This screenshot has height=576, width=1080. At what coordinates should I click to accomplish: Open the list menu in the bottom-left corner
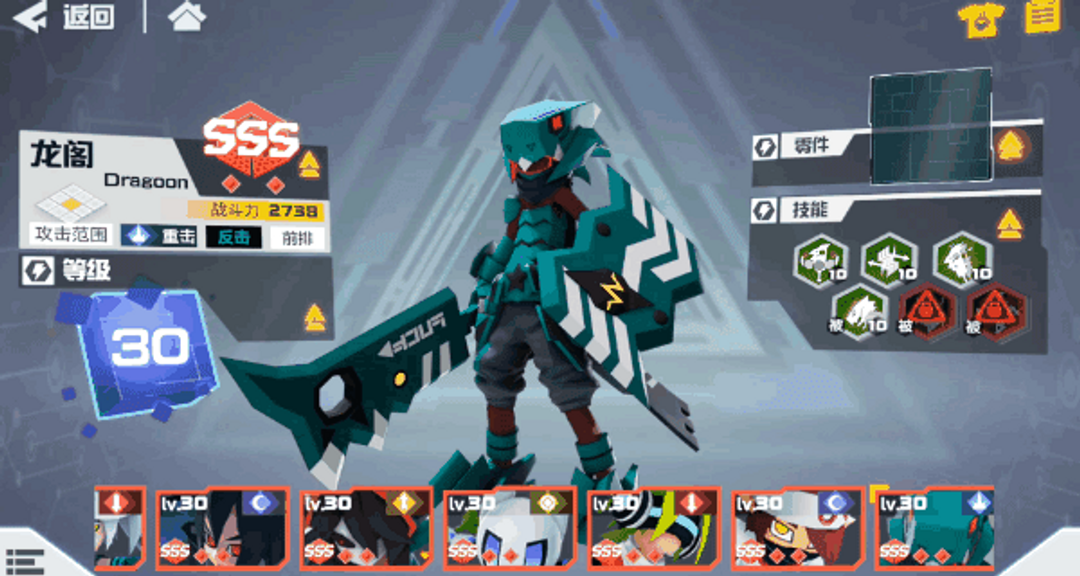coord(22,561)
